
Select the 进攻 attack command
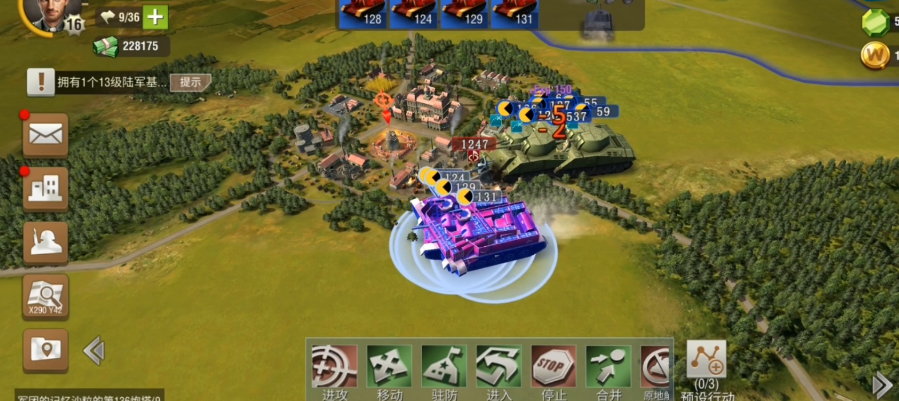tap(334, 370)
